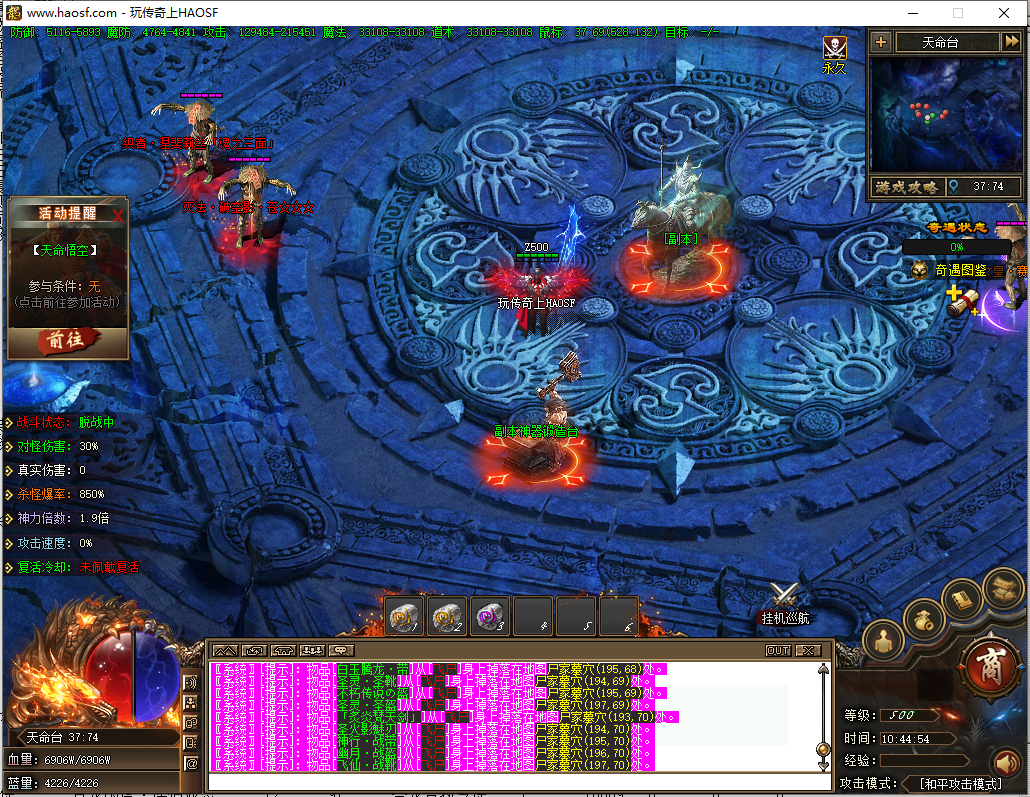Click the double-arrow button beside 天命台

click(x=1011, y=42)
